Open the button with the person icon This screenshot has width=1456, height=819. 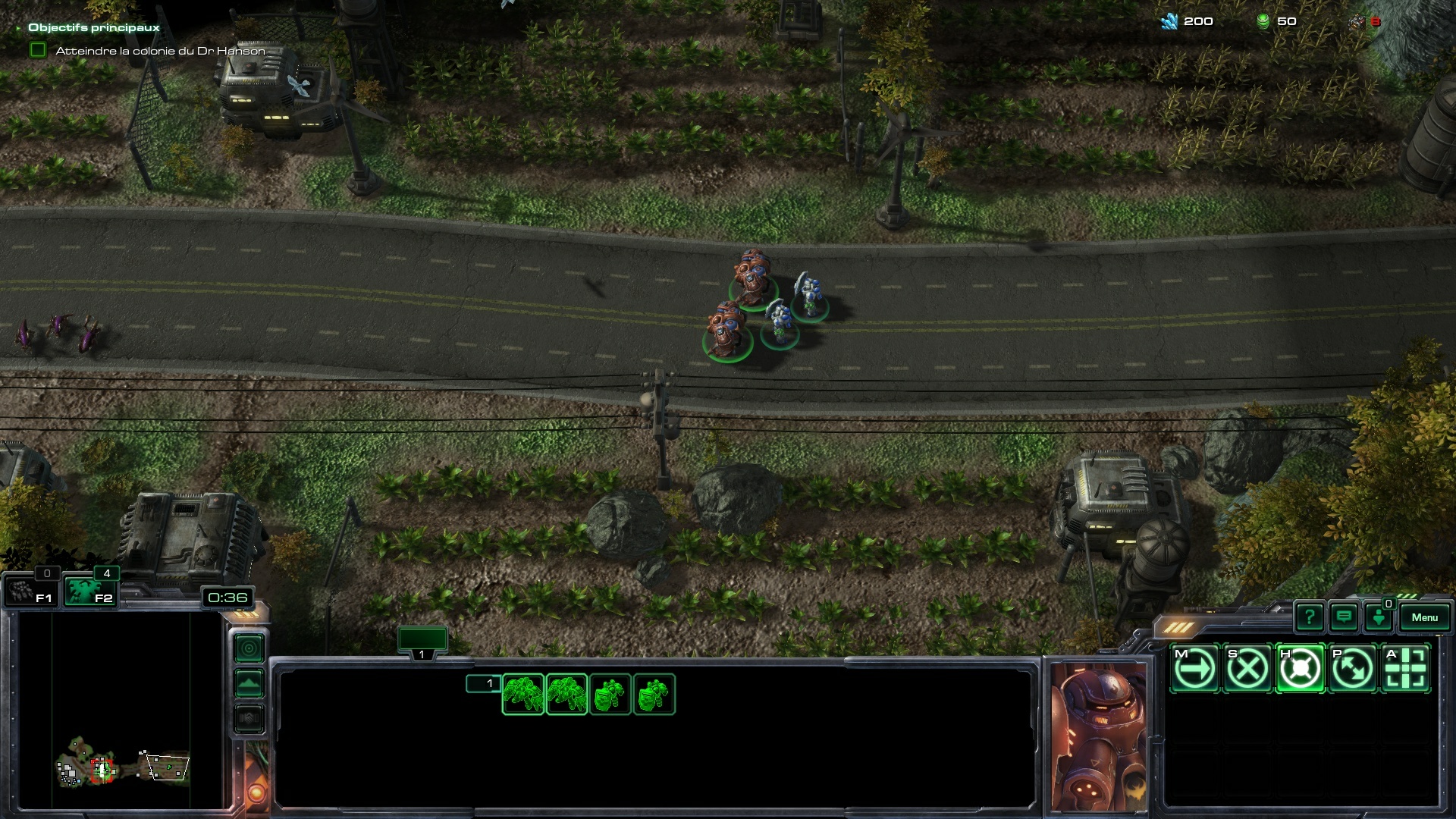coord(1379,617)
